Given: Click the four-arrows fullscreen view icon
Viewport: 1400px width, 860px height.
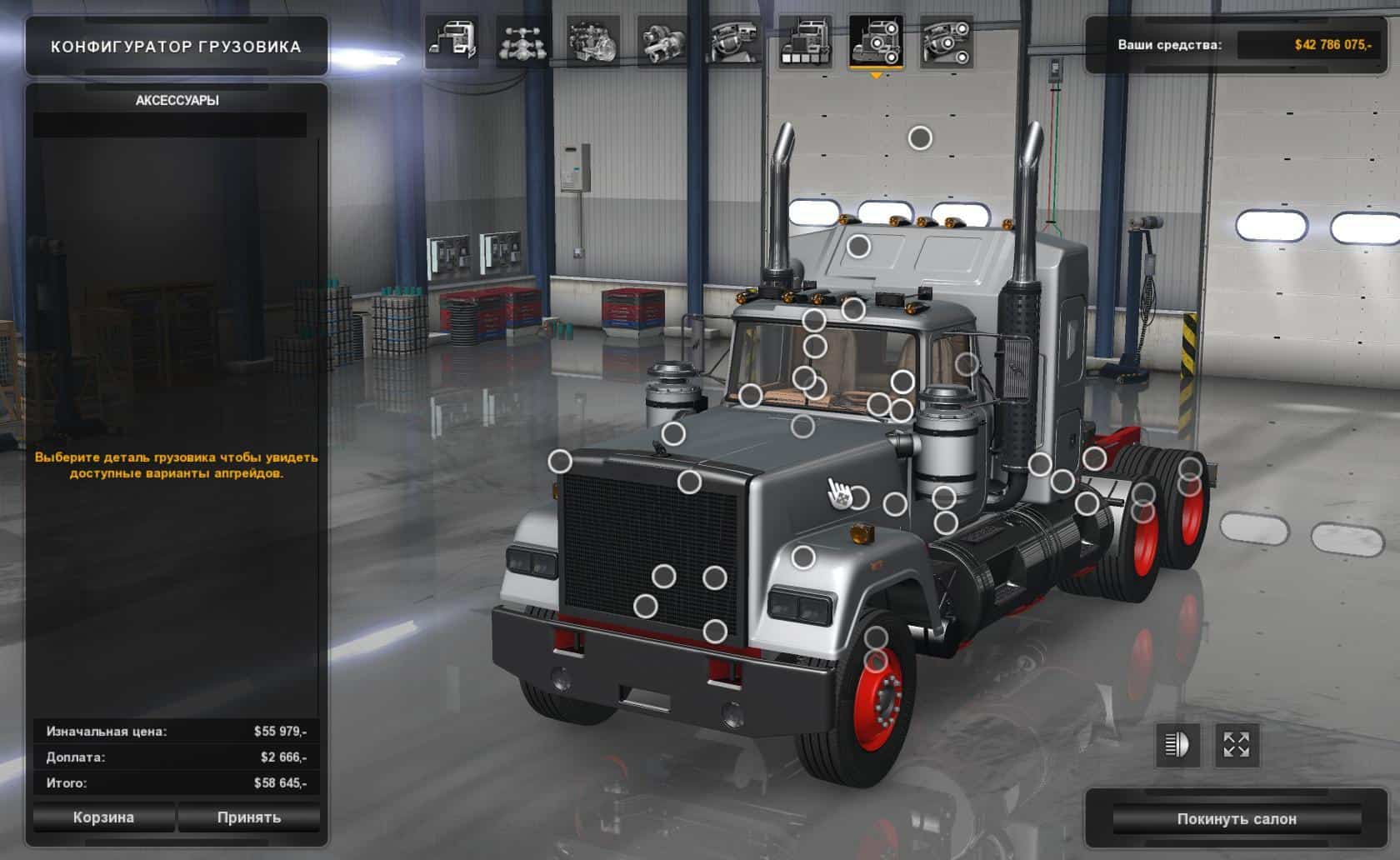Looking at the screenshot, I should click(x=1237, y=745).
